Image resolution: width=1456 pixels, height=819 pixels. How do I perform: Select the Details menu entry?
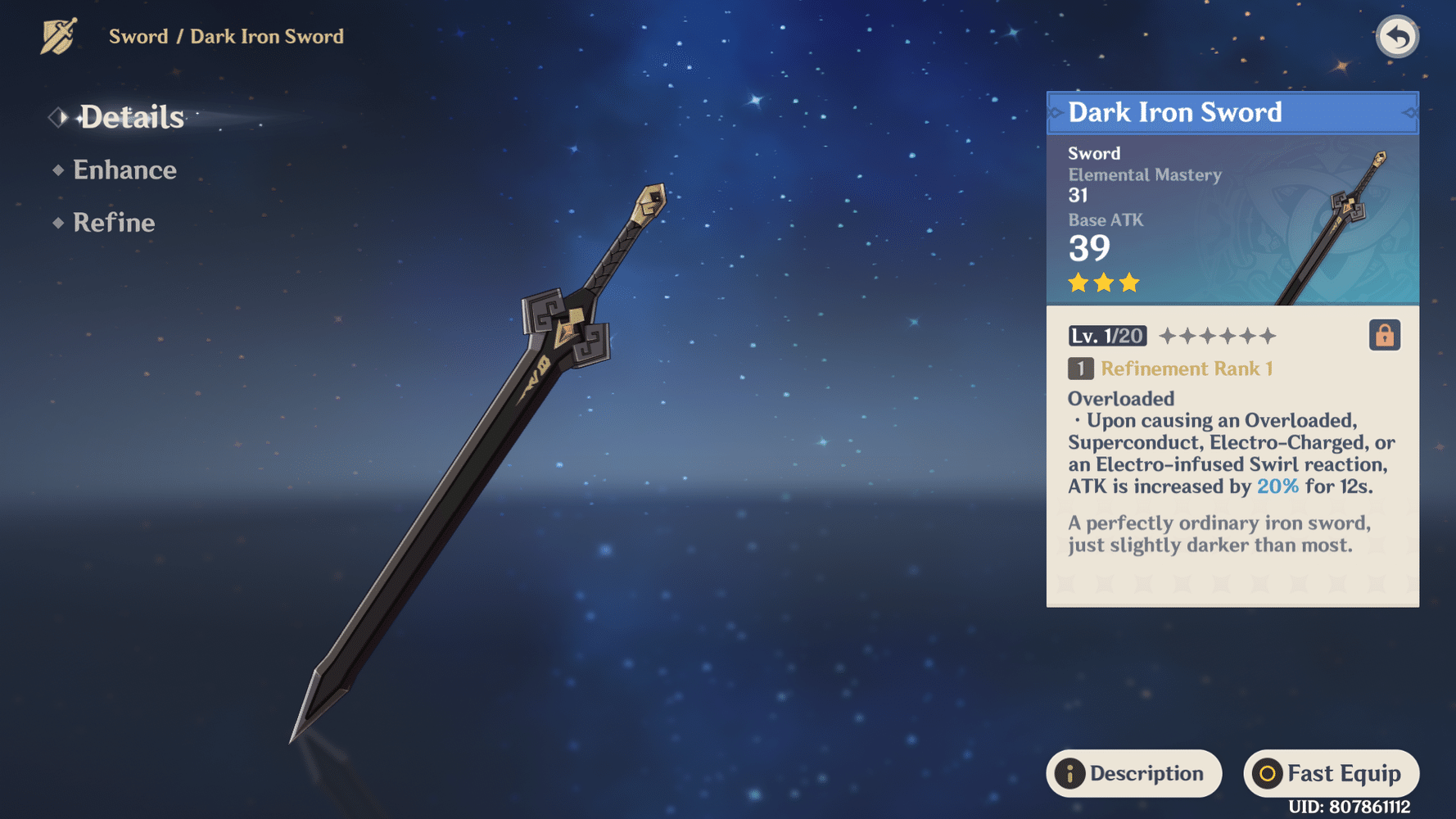[131, 117]
